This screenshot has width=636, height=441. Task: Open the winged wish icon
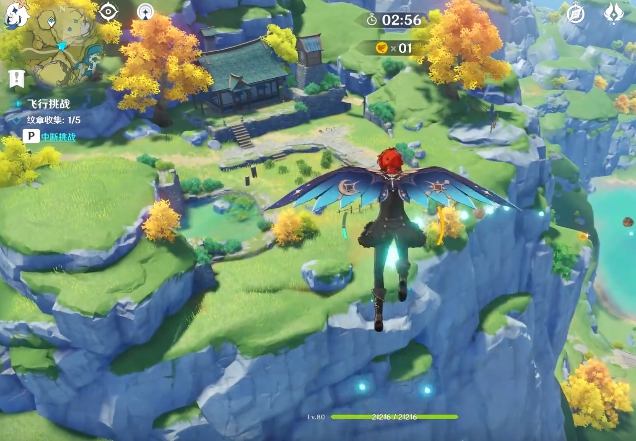click(616, 14)
